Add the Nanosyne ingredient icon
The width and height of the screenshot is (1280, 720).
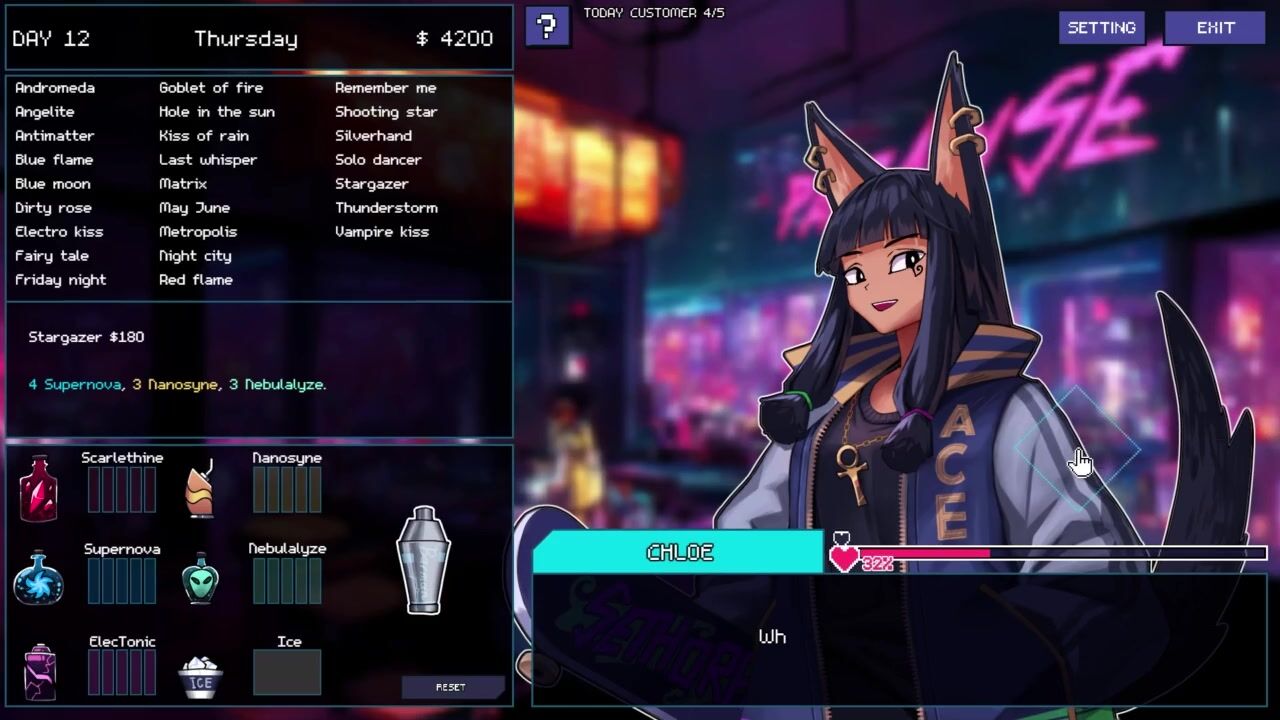[201, 488]
